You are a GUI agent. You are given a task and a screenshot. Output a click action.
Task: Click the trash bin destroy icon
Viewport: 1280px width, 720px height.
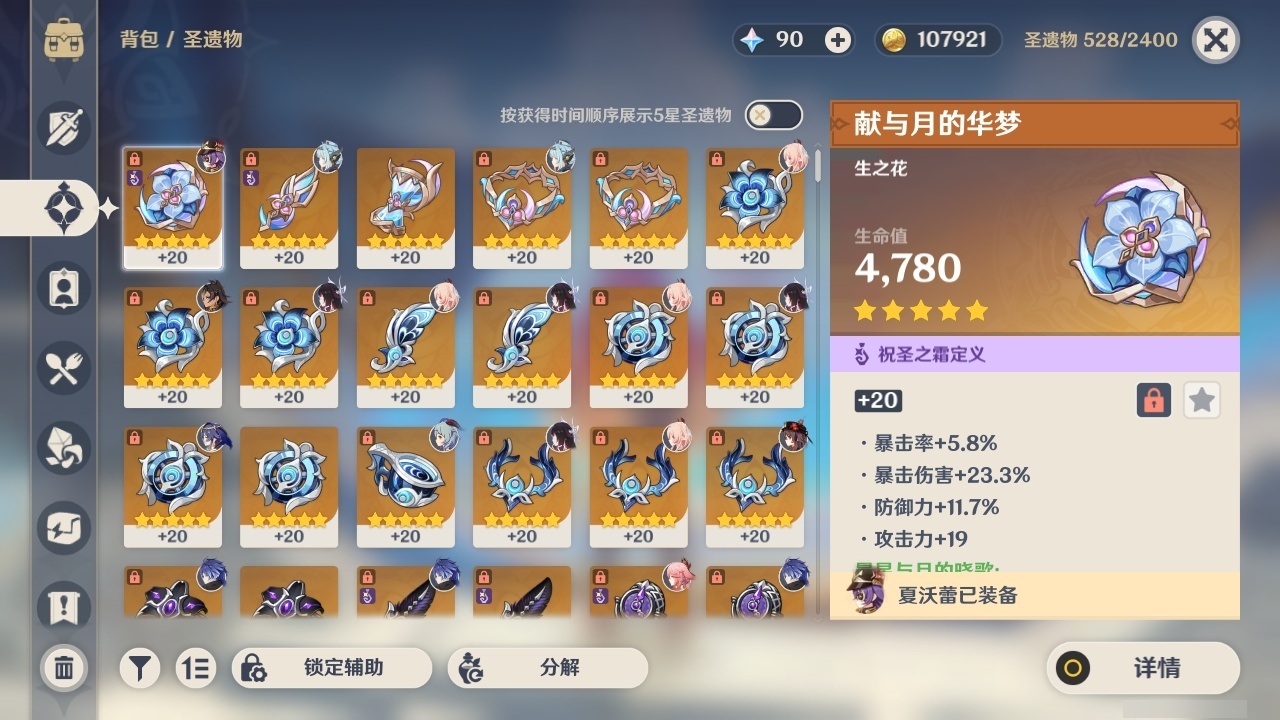pyautogui.click(x=62, y=668)
